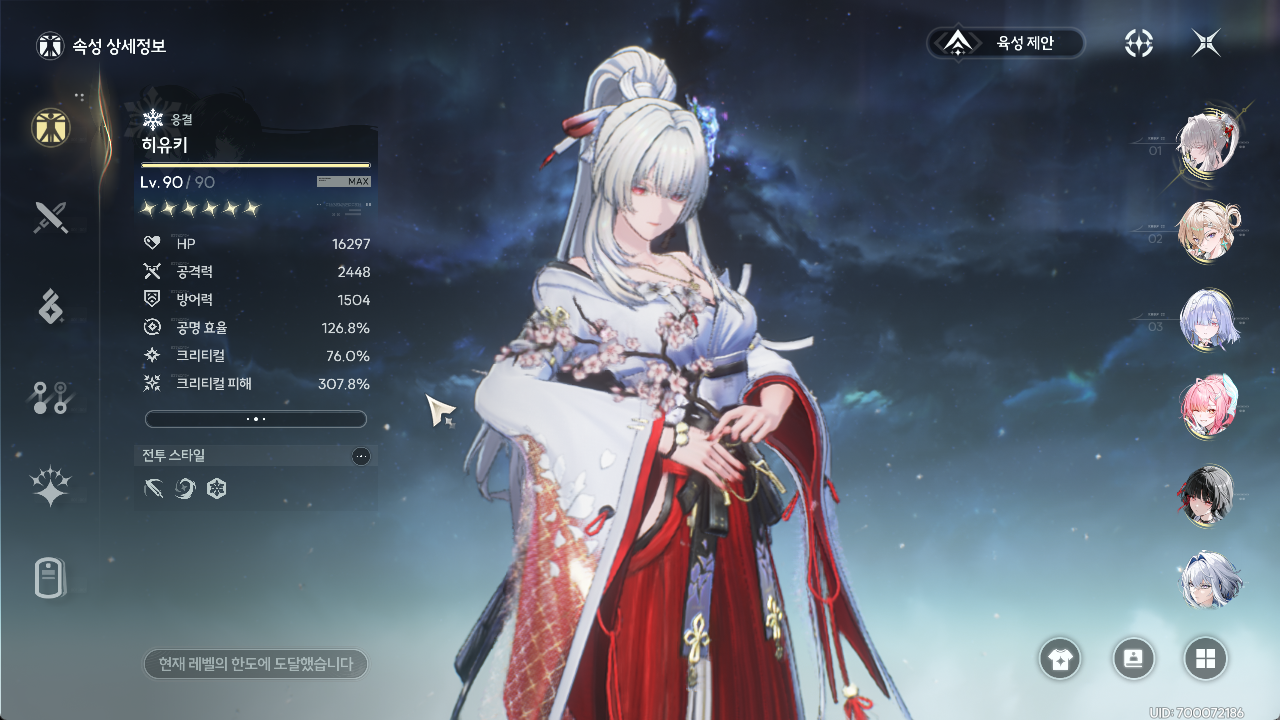Open the 육성 제안 training suggestion button

[x=1006, y=43]
